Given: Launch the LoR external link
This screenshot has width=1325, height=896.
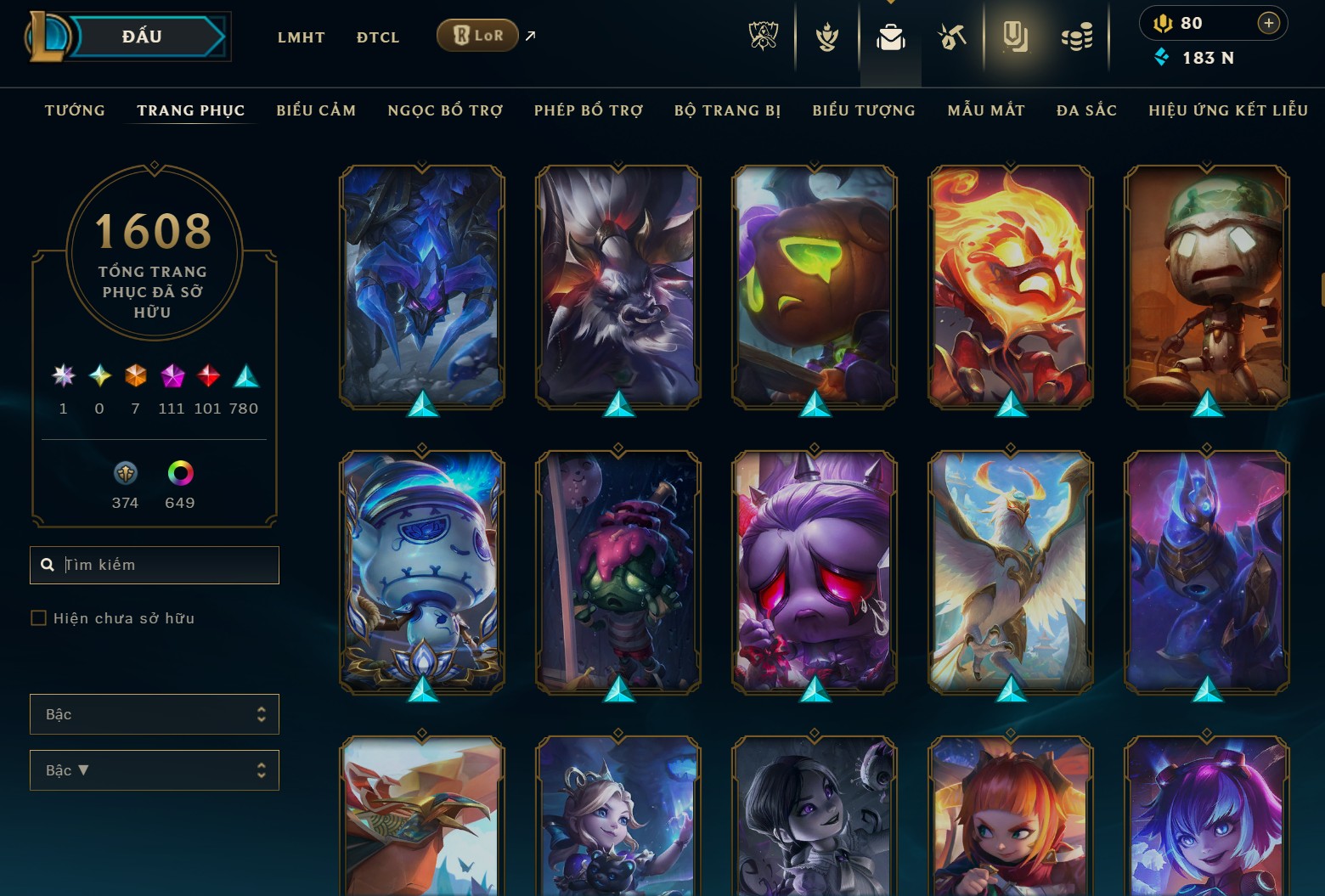Looking at the screenshot, I should click(478, 36).
